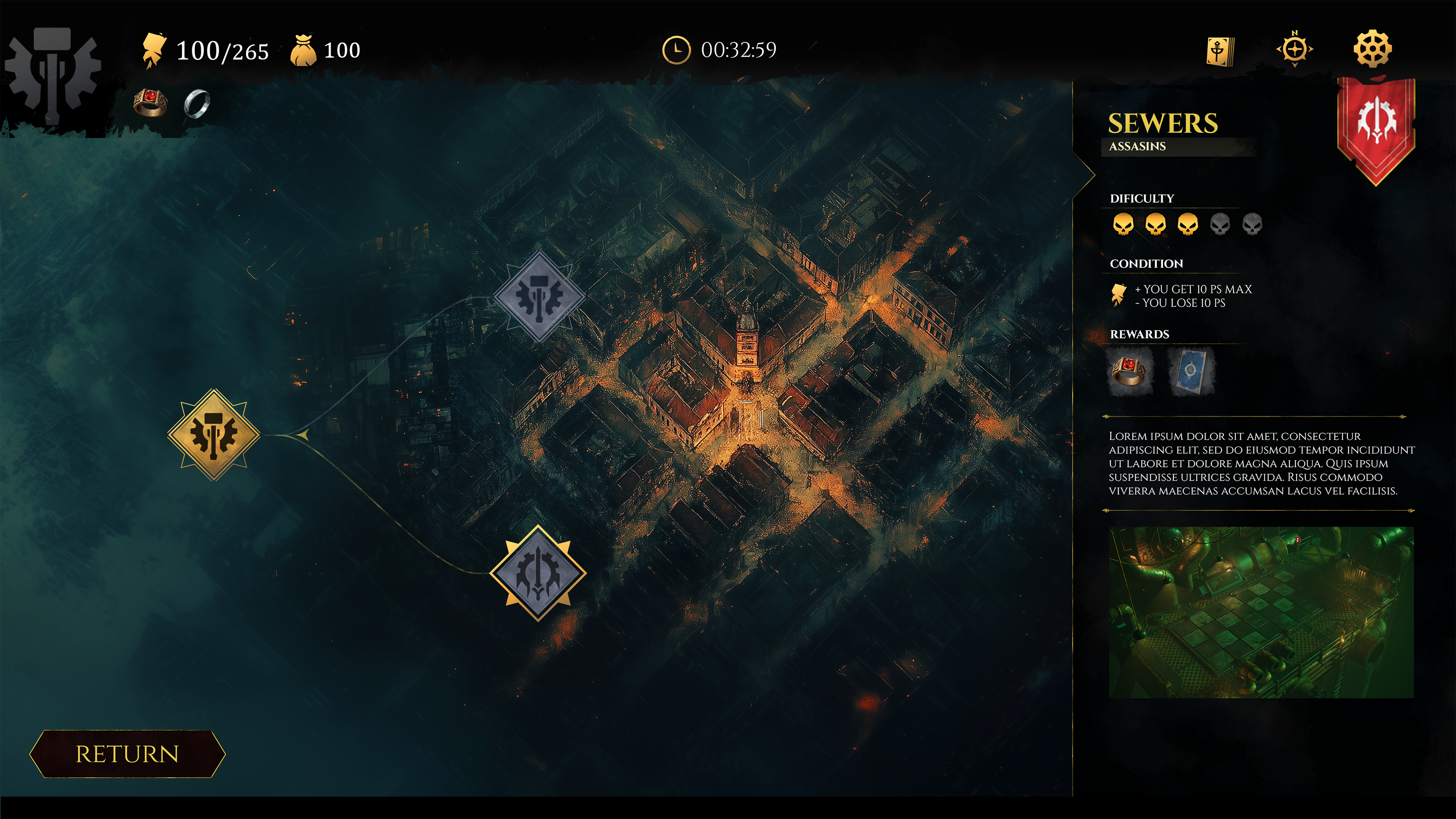Select the equipped ruby ring relic
The image size is (1456, 819).
tap(150, 103)
